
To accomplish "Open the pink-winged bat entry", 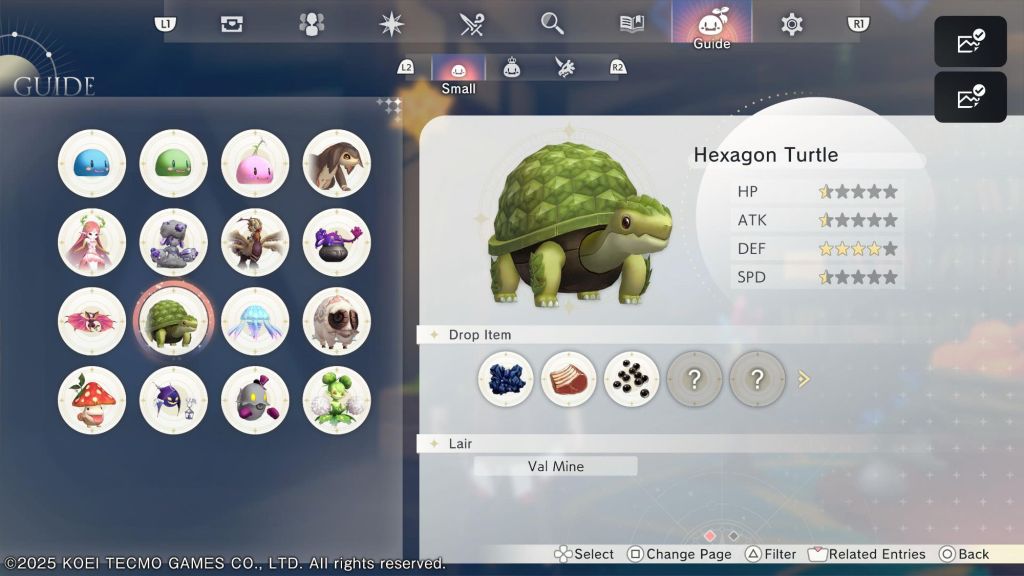I will coord(92,321).
